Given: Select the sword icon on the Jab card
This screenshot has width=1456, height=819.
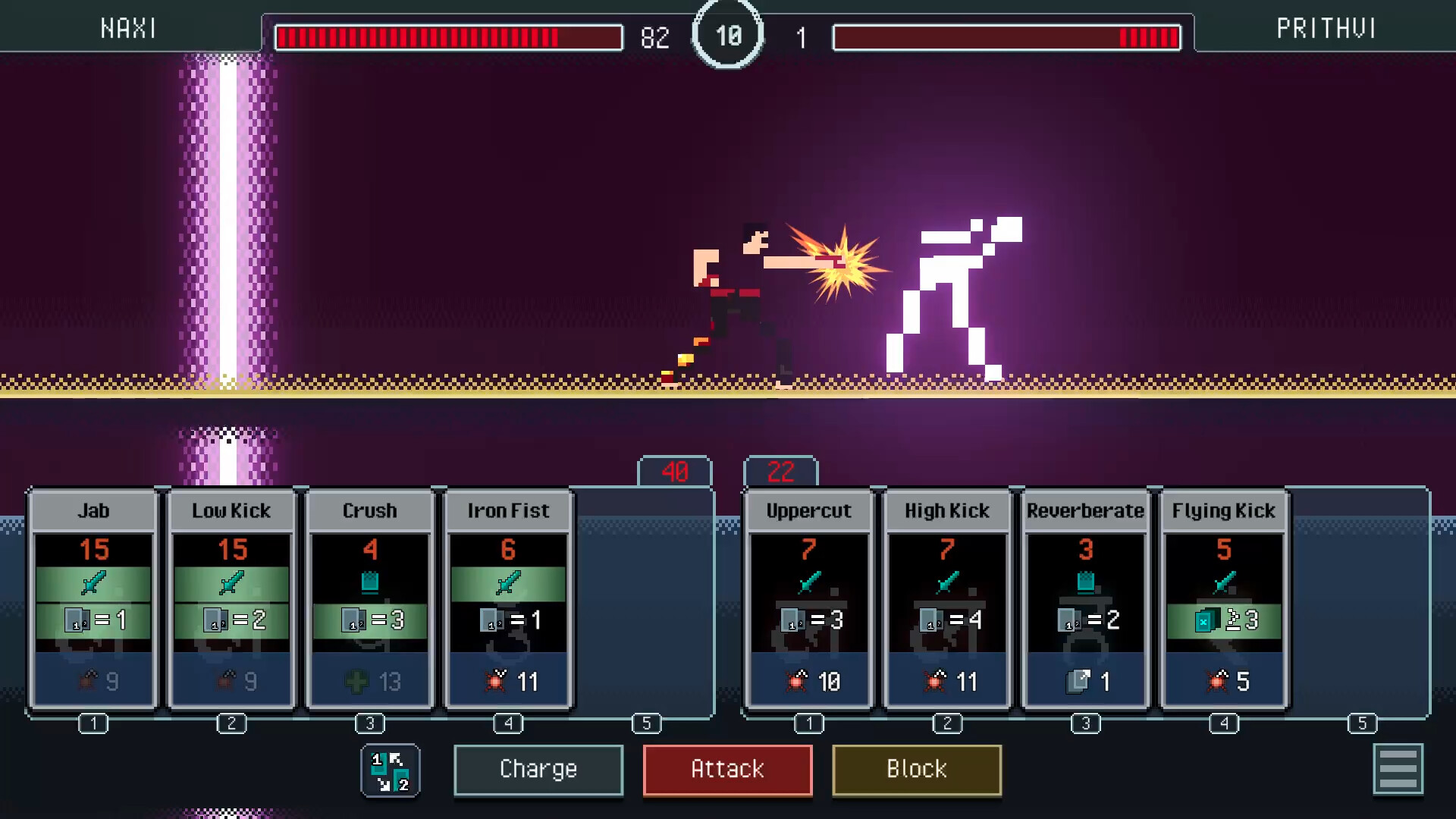Looking at the screenshot, I should [93, 582].
